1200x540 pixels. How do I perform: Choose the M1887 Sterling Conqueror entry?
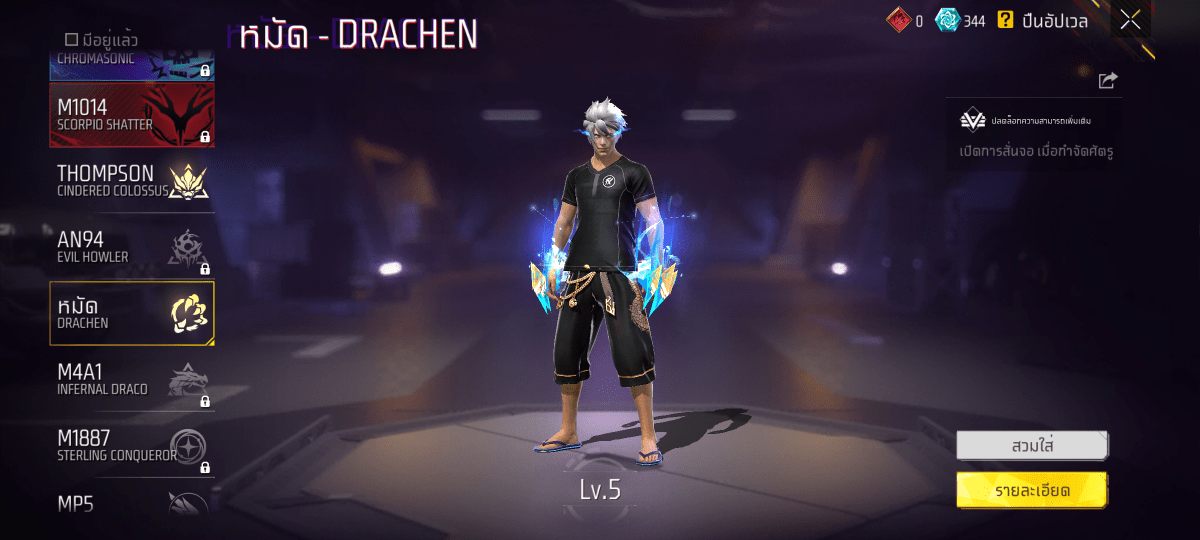131,445
